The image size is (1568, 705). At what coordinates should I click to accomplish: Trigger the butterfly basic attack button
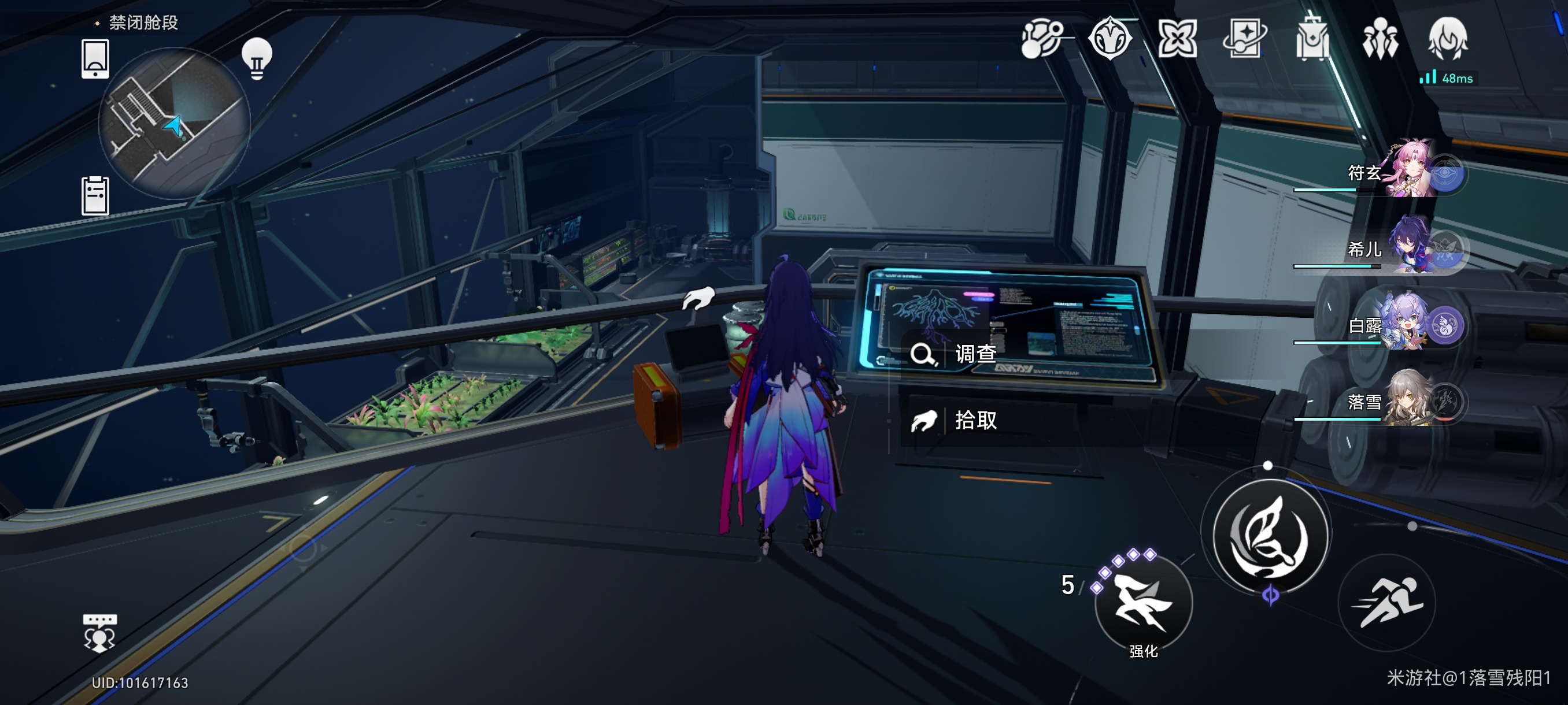click(1270, 535)
